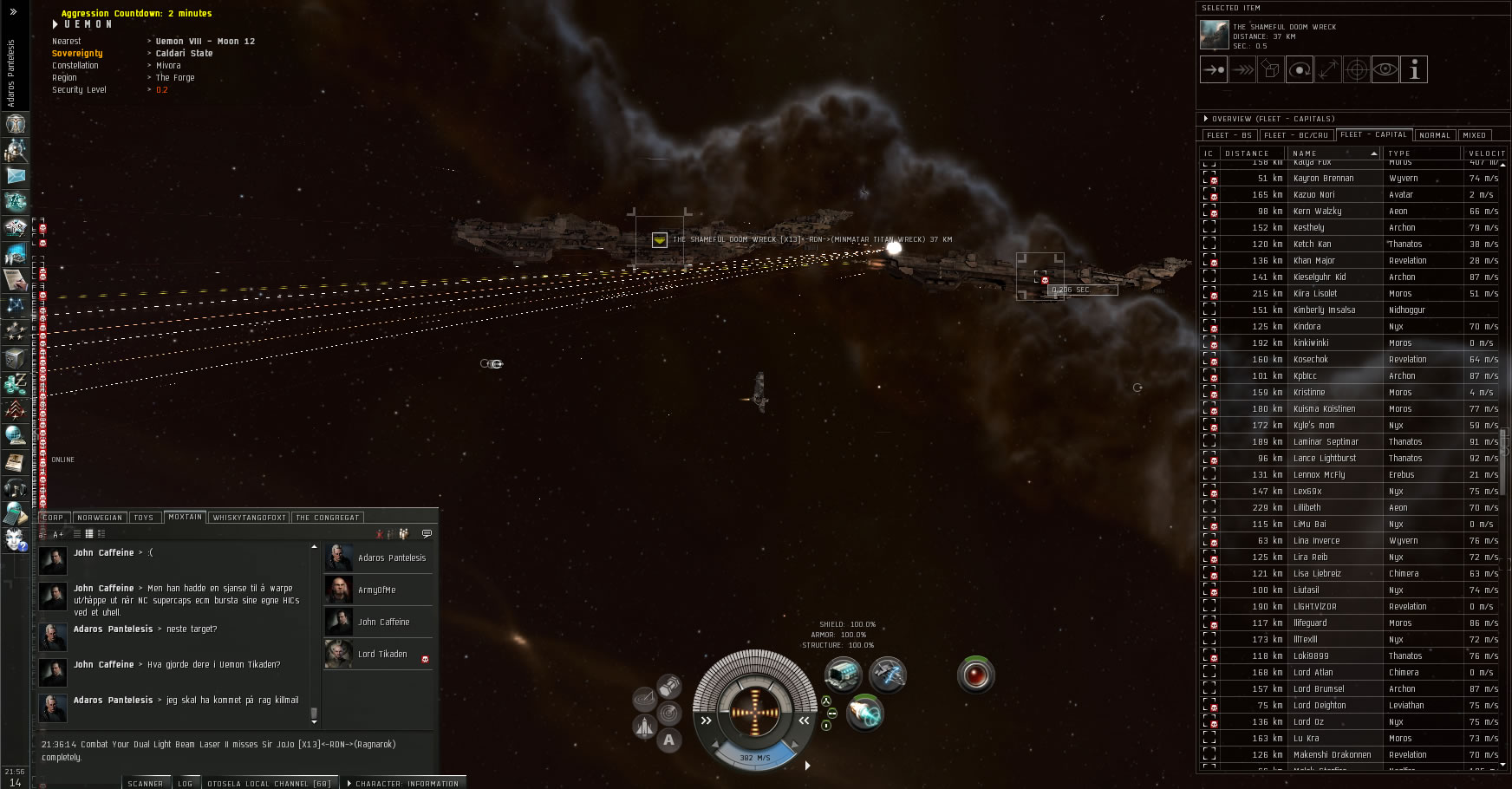Screen dimensions: 1512x789
Task: Select Lord Tikaden in the channel member list
Action: [381, 655]
